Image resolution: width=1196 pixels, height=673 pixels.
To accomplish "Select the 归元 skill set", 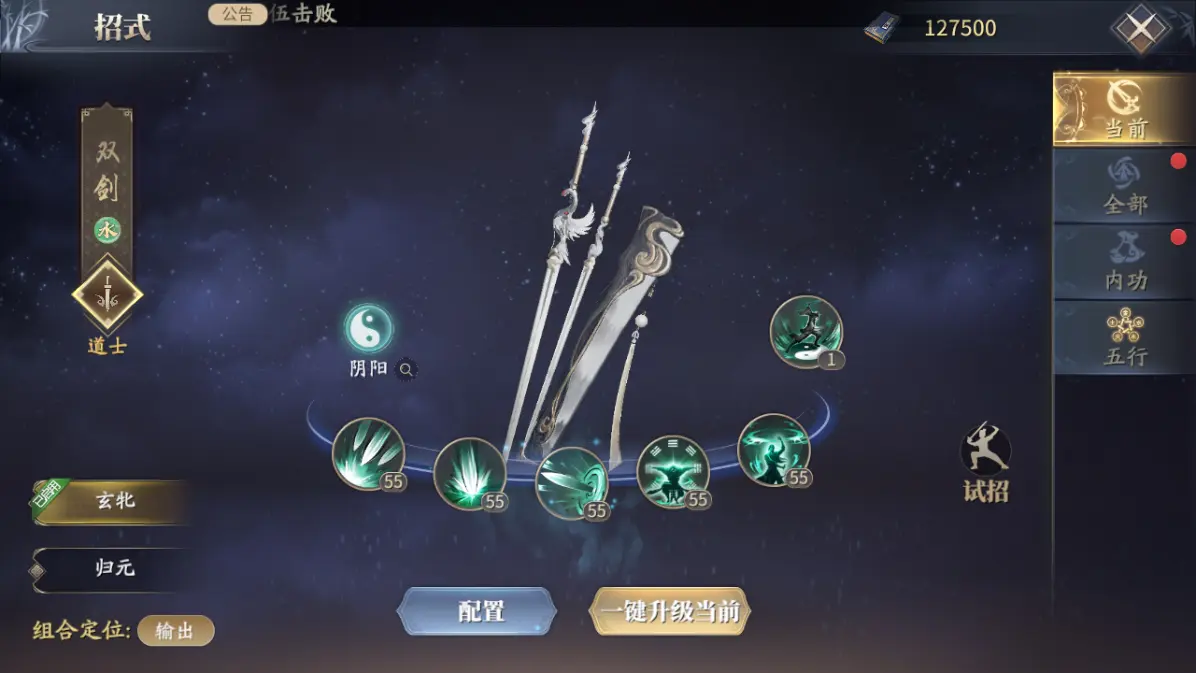I will click(115, 569).
